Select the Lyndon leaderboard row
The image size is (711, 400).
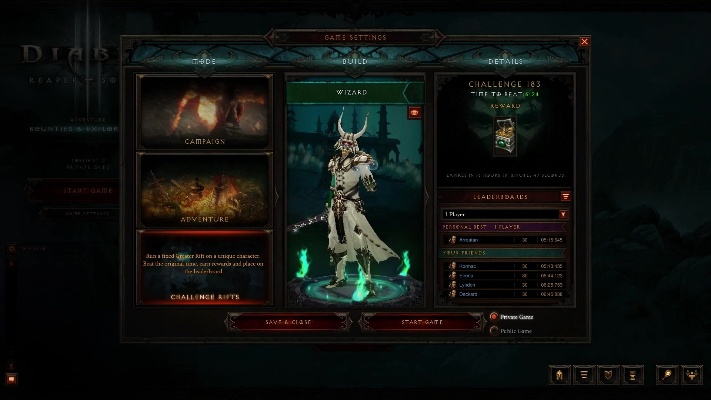(506, 284)
